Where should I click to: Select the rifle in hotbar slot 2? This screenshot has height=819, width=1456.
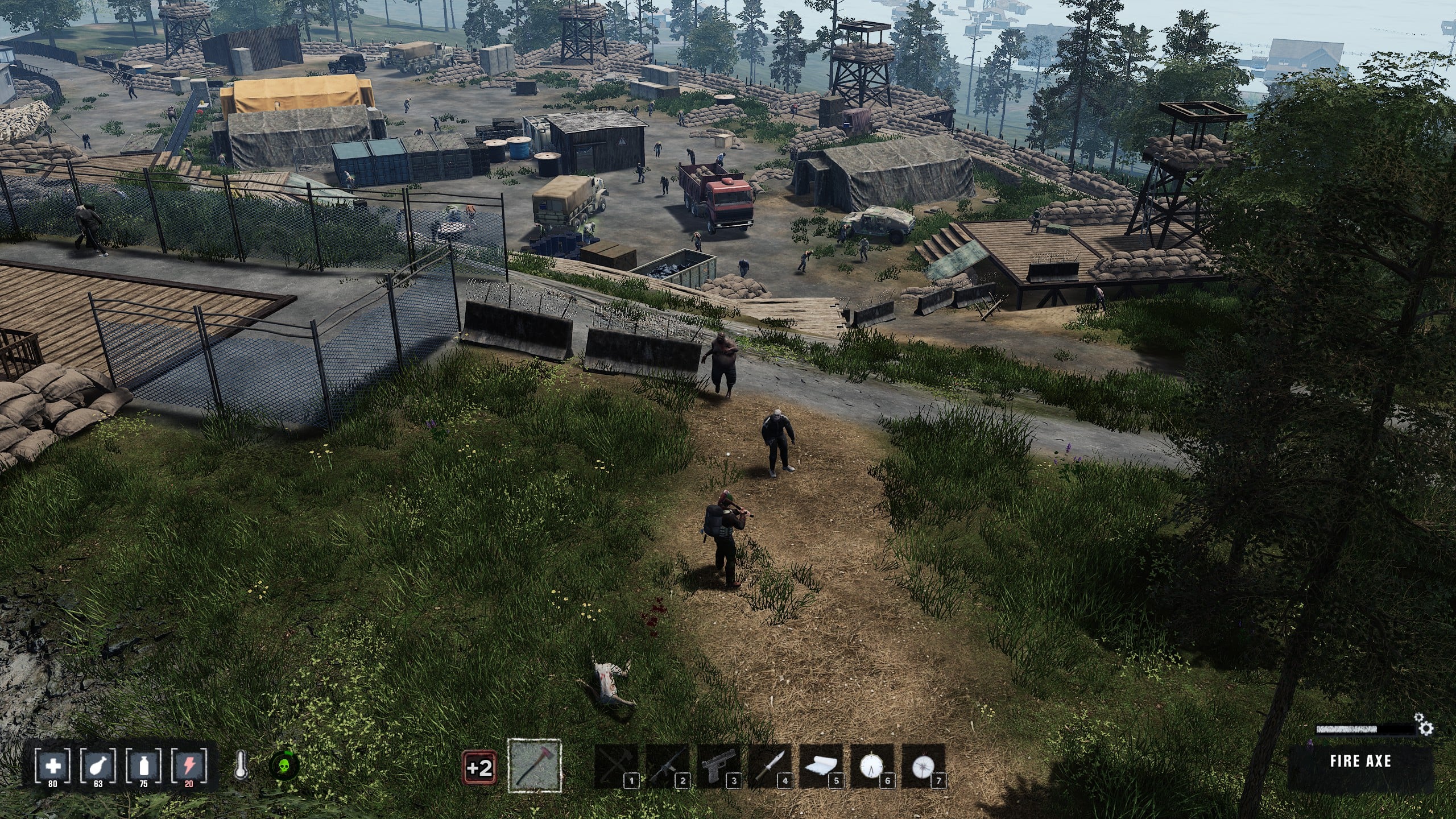[x=667, y=766]
